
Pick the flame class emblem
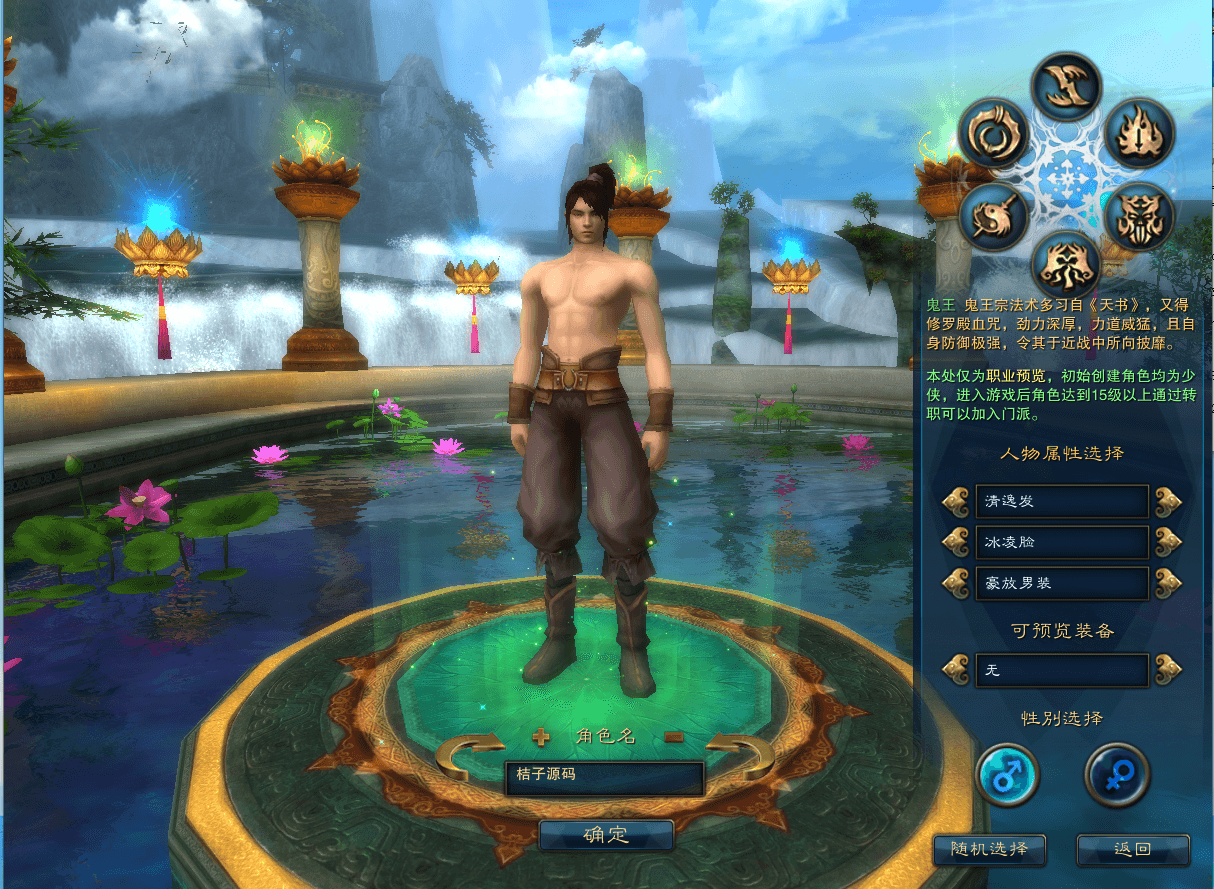click(x=1138, y=134)
